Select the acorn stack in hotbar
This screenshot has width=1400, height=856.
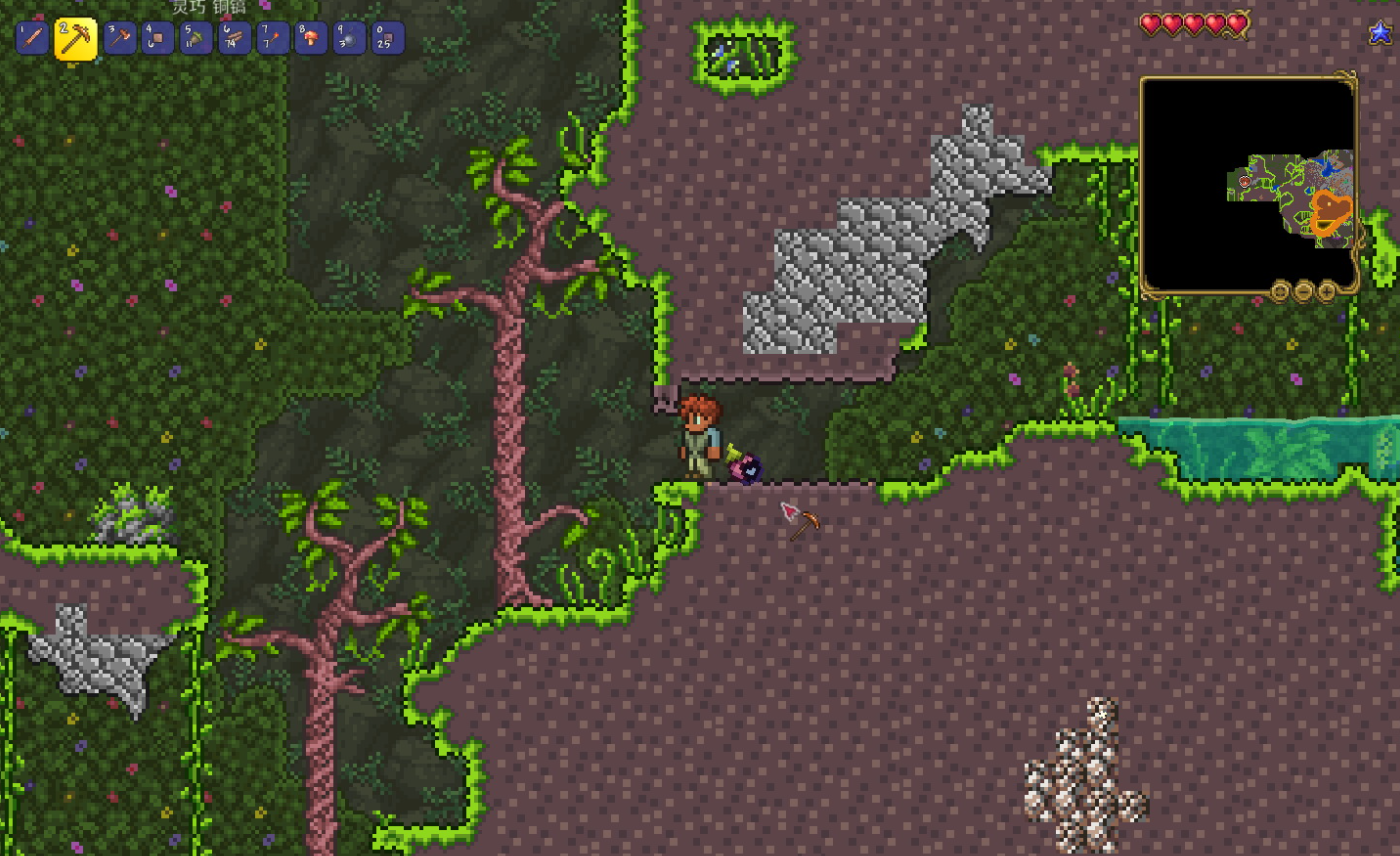(196, 38)
